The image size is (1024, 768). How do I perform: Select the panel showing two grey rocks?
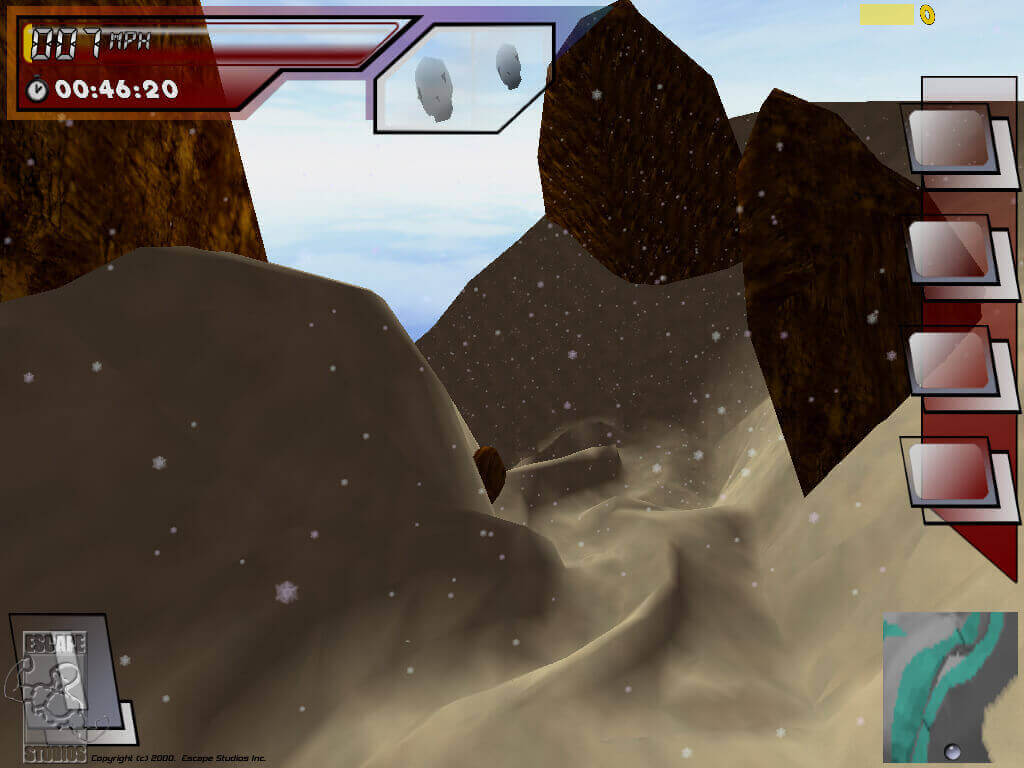(x=463, y=76)
